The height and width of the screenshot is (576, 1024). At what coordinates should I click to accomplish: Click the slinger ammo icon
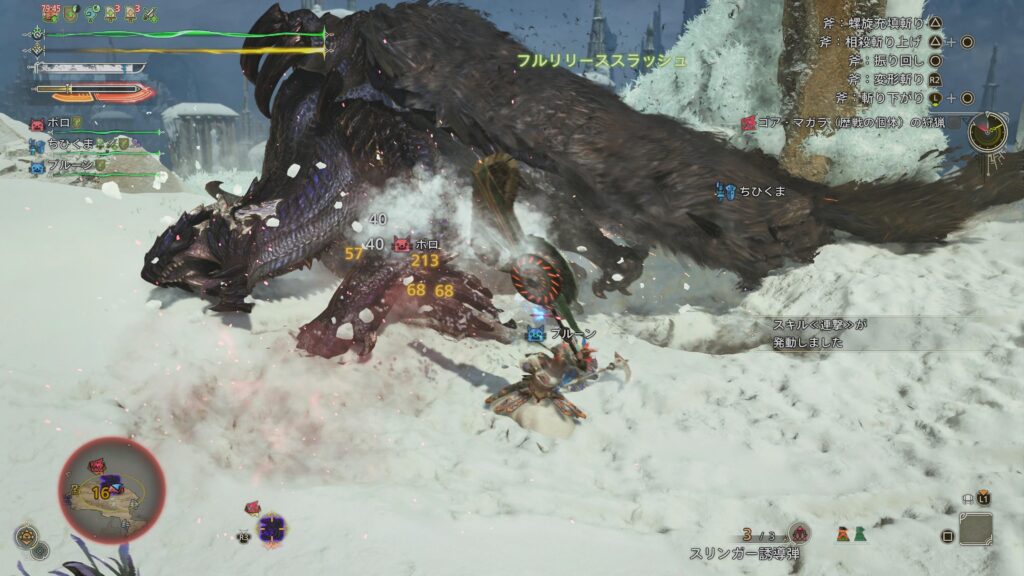[x=798, y=534]
